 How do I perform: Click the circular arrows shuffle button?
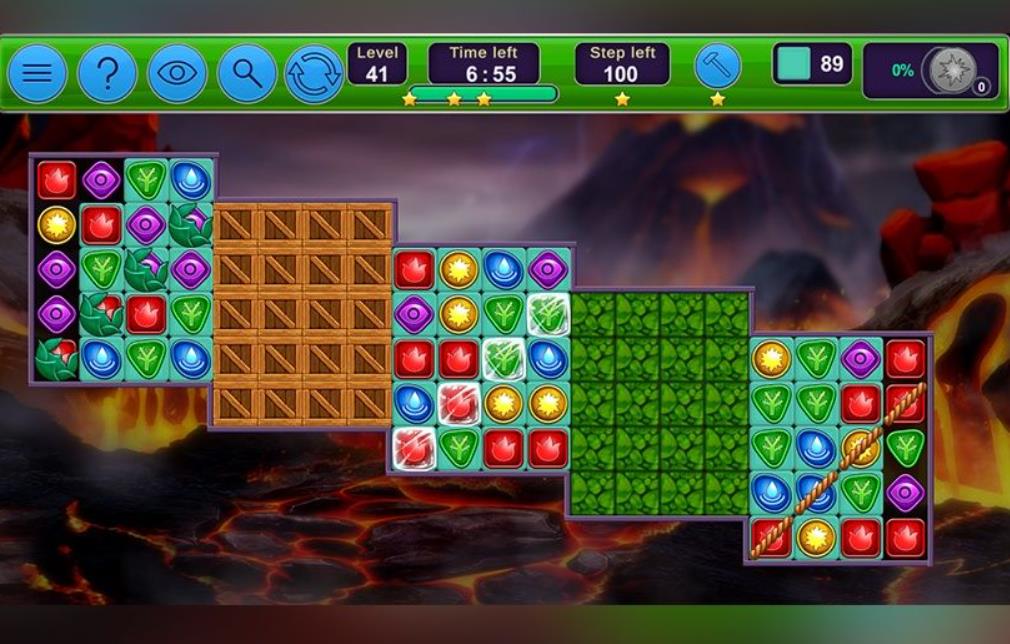pos(314,74)
